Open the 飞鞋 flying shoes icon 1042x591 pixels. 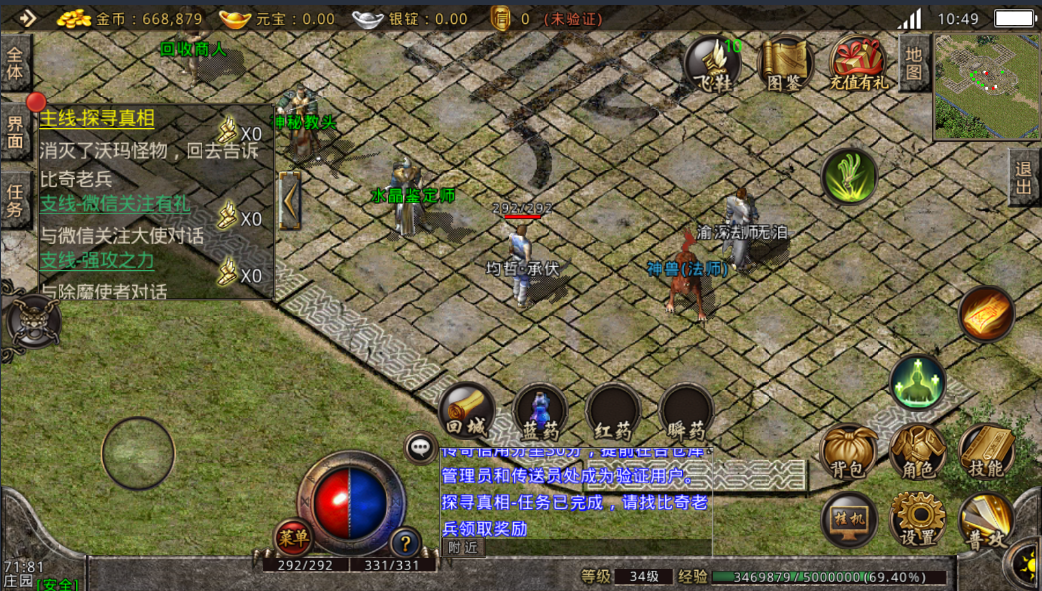[x=712, y=65]
